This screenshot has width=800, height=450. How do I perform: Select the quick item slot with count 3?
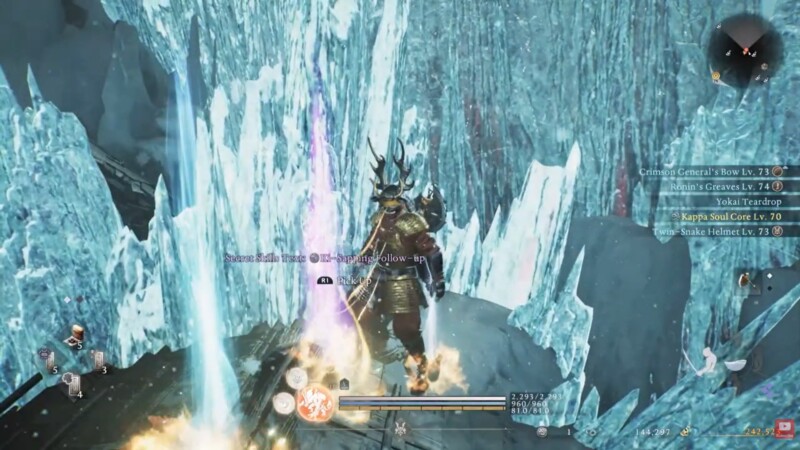point(95,359)
